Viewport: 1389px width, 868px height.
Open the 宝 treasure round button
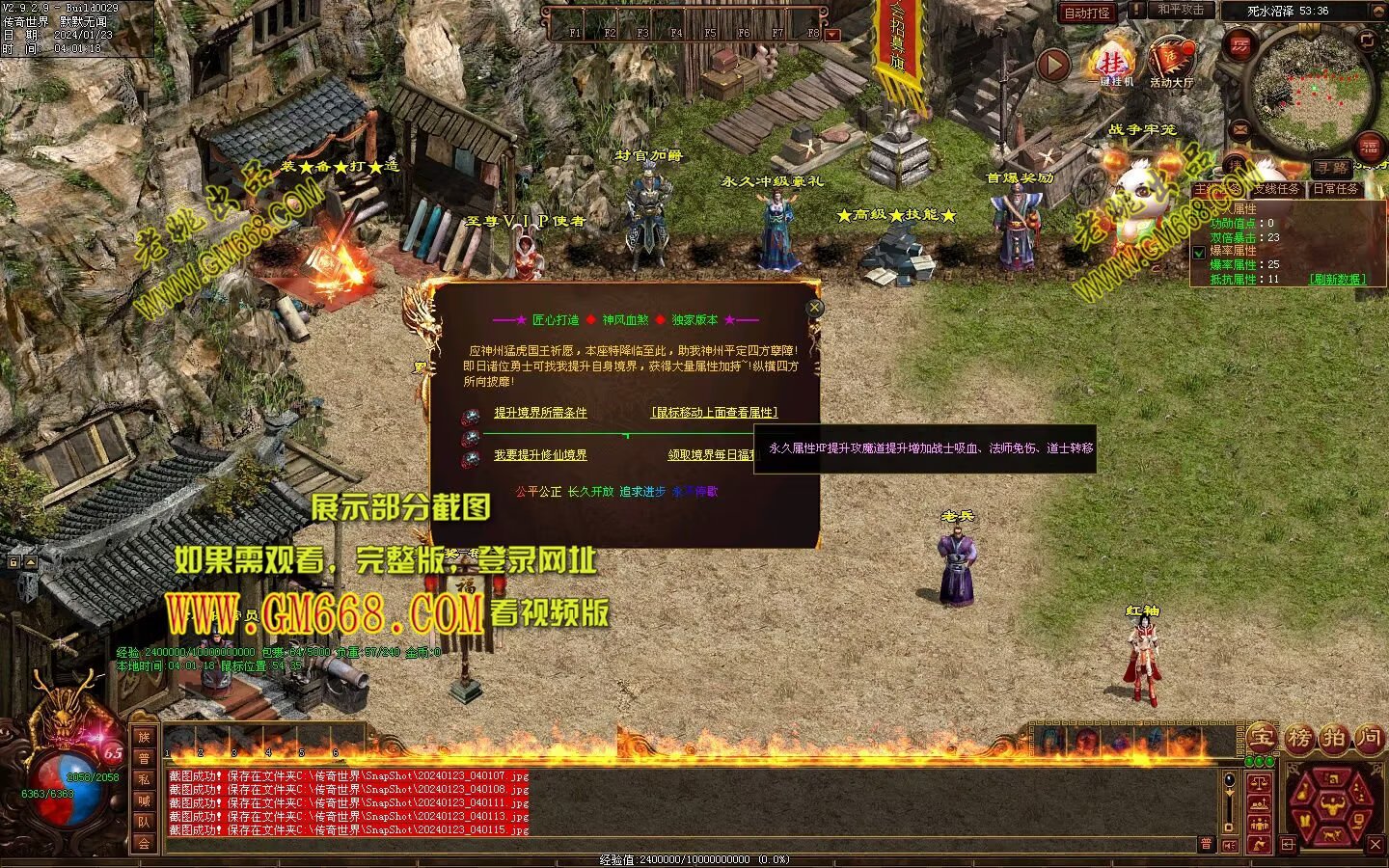(x=1261, y=738)
